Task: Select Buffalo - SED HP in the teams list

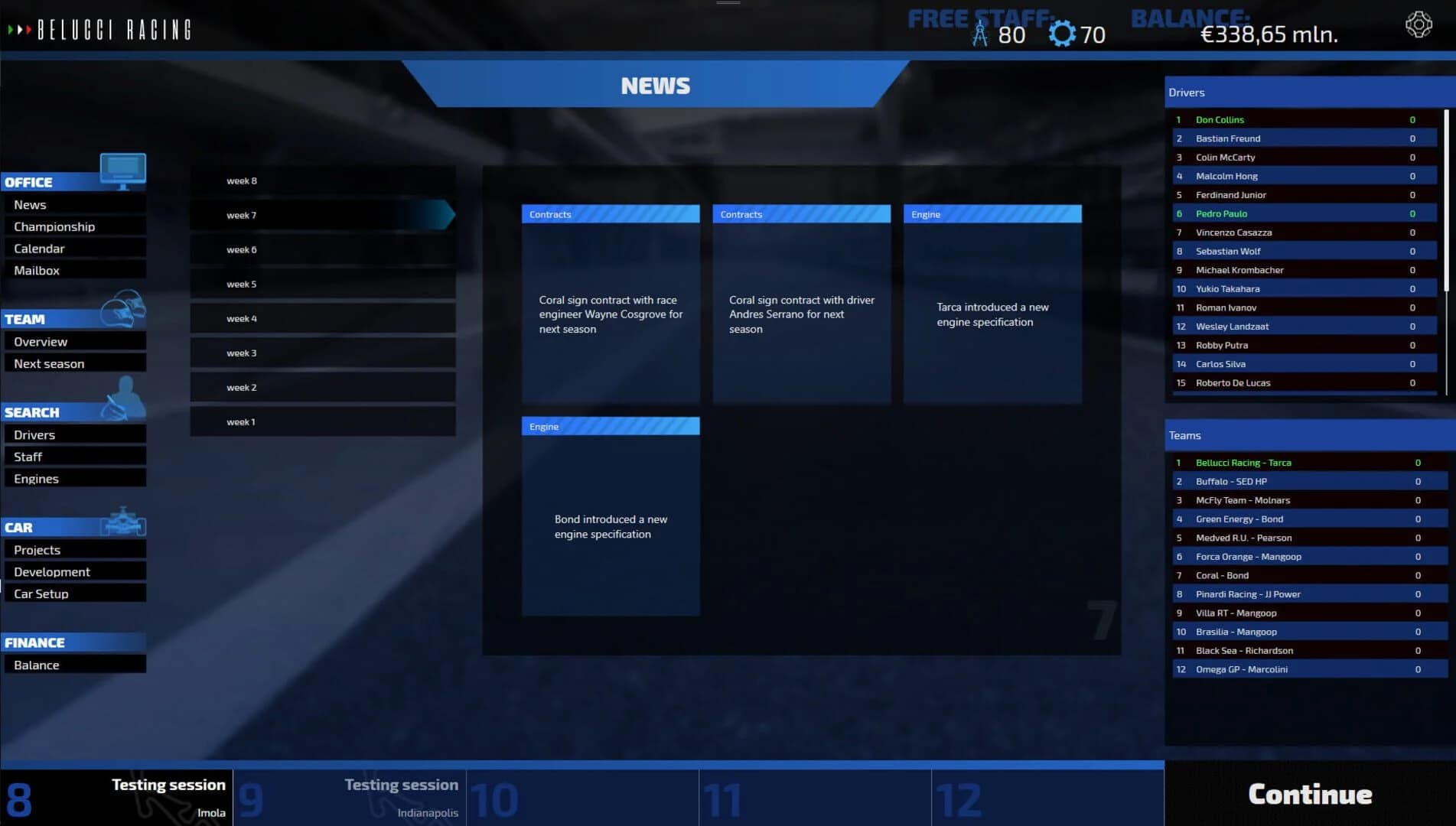Action: (x=1231, y=481)
